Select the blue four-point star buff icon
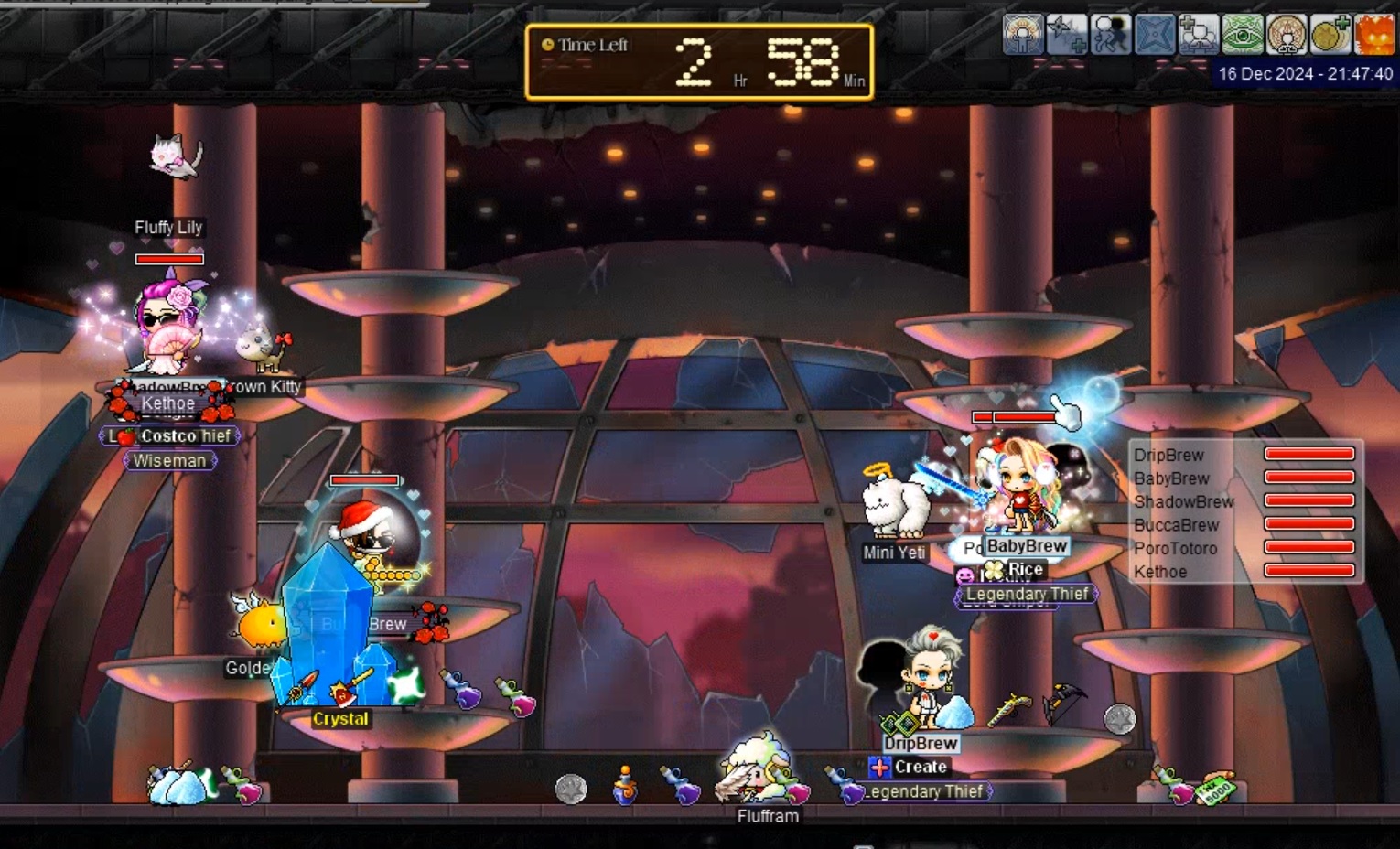 (1154, 36)
